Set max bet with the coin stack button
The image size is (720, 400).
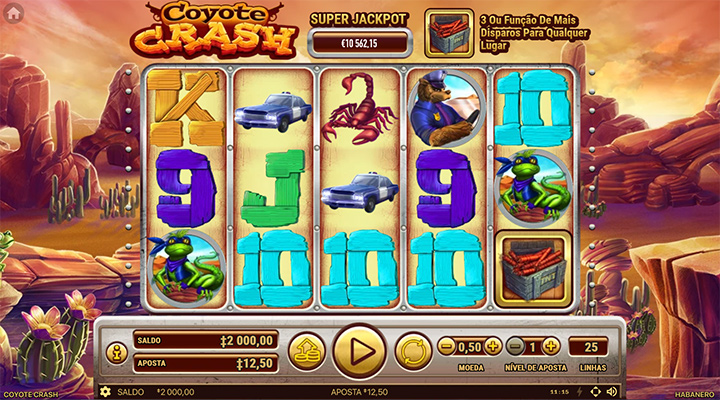(x=306, y=352)
